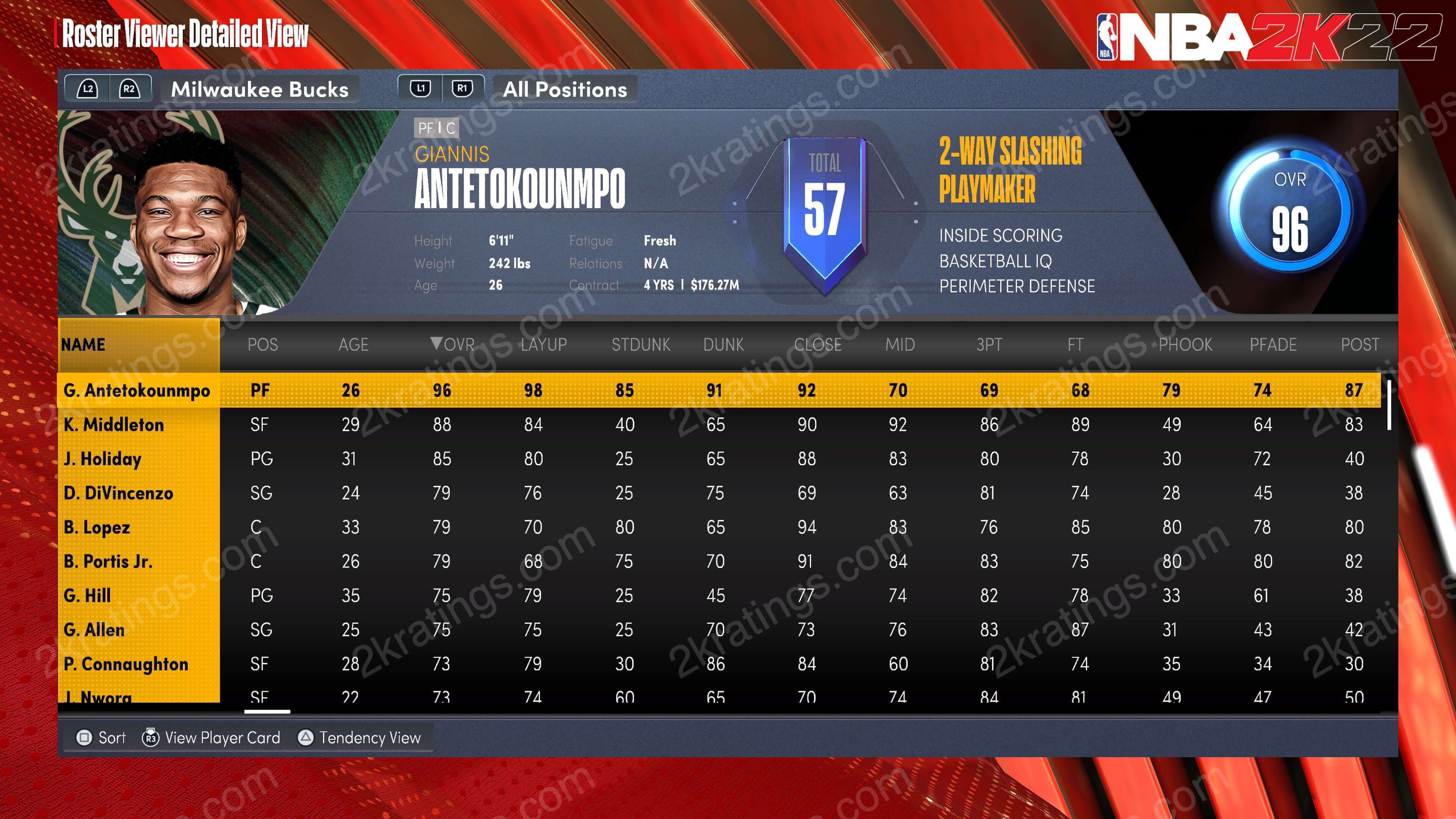1456x819 pixels.
Task: Sort by the 3PT column header
Action: [x=989, y=344]
